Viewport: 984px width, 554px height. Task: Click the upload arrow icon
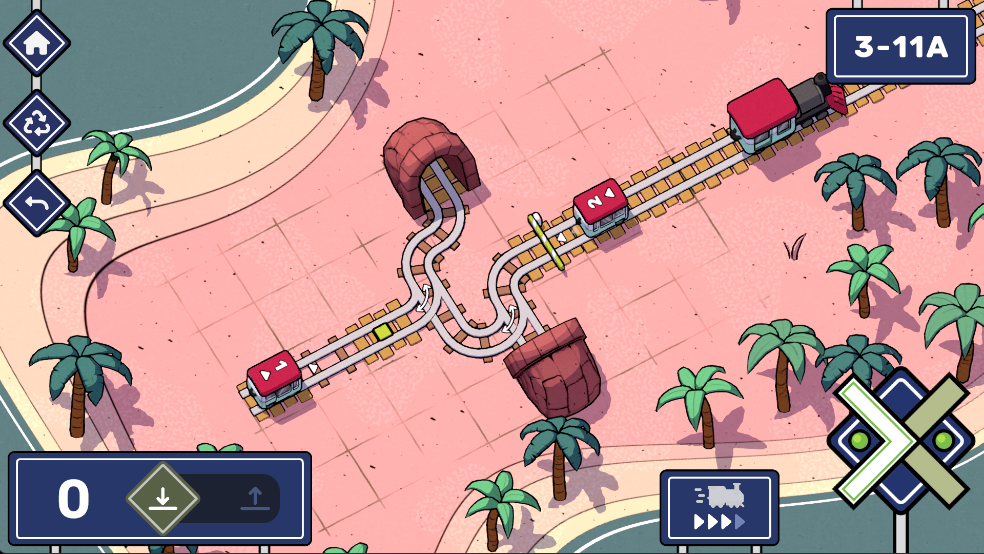[254, 498]
